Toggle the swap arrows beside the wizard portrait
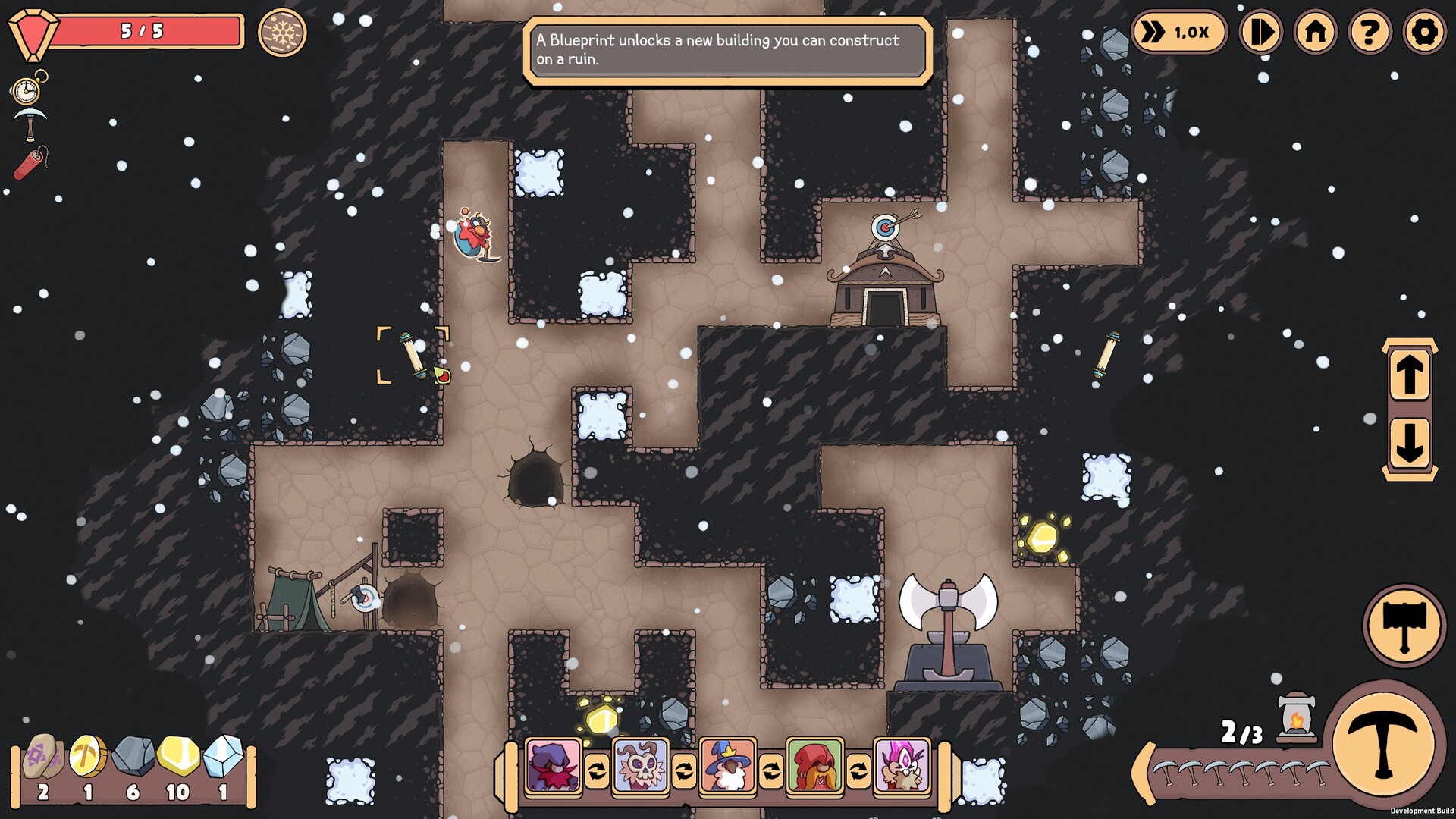The image size is (1456, 819). click(772, 770)
